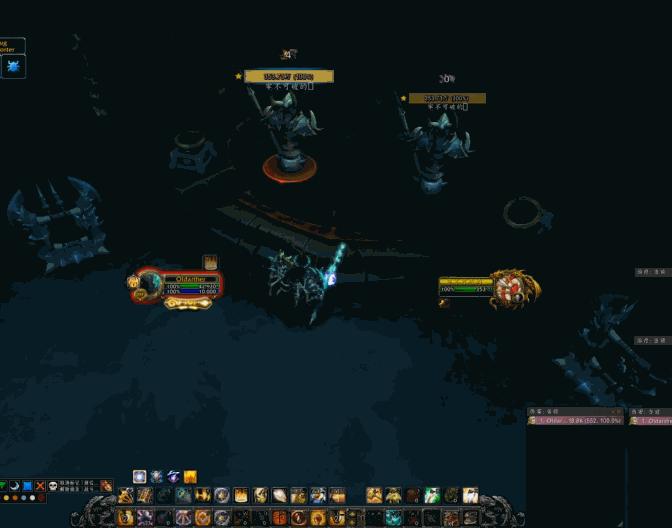Click the white orb buff icon

140,477
